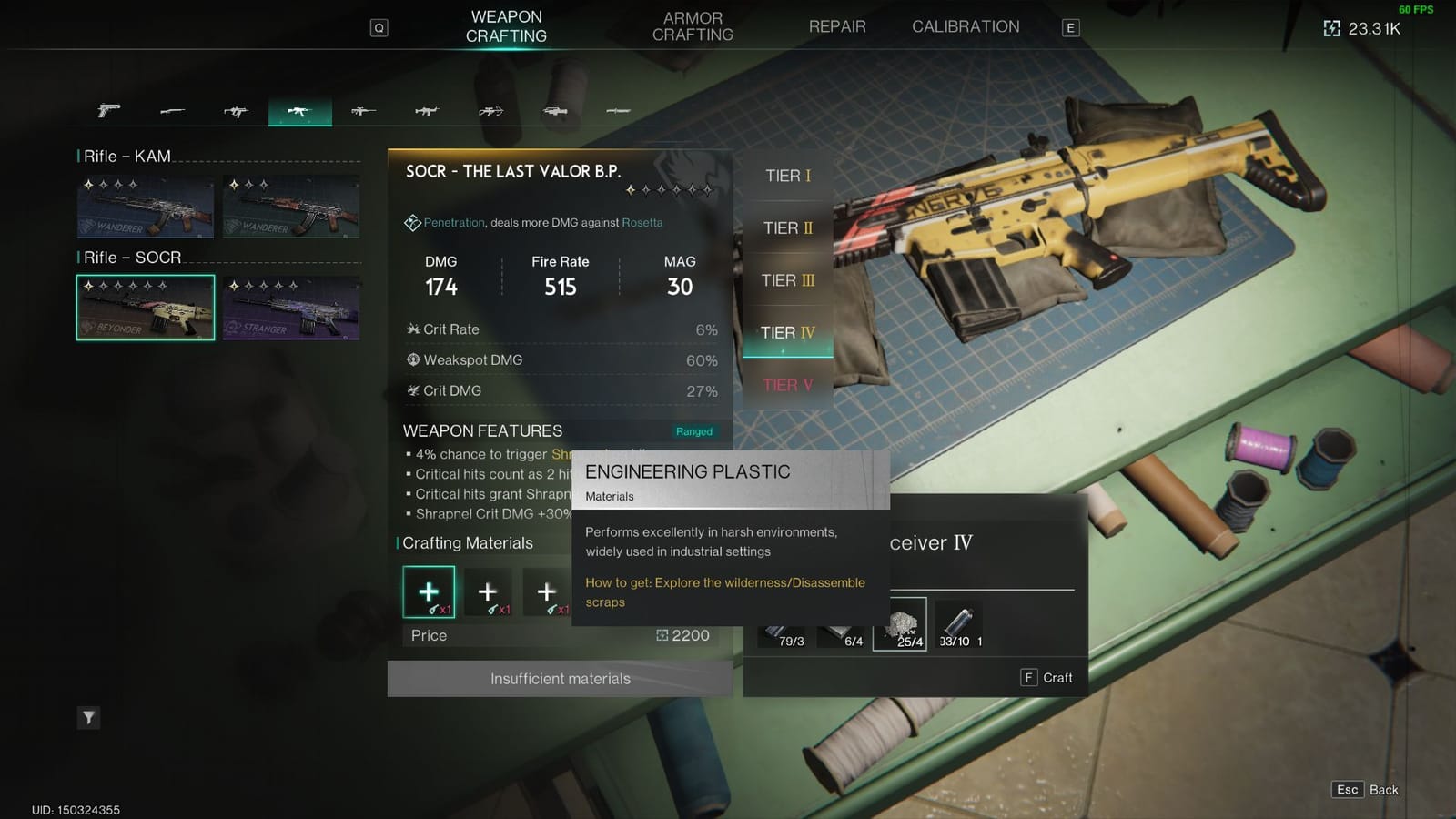1456x819 pixels.
Task: Select the SOCR Beyonder yellow rifle blueprint
Action: (146, 308)
